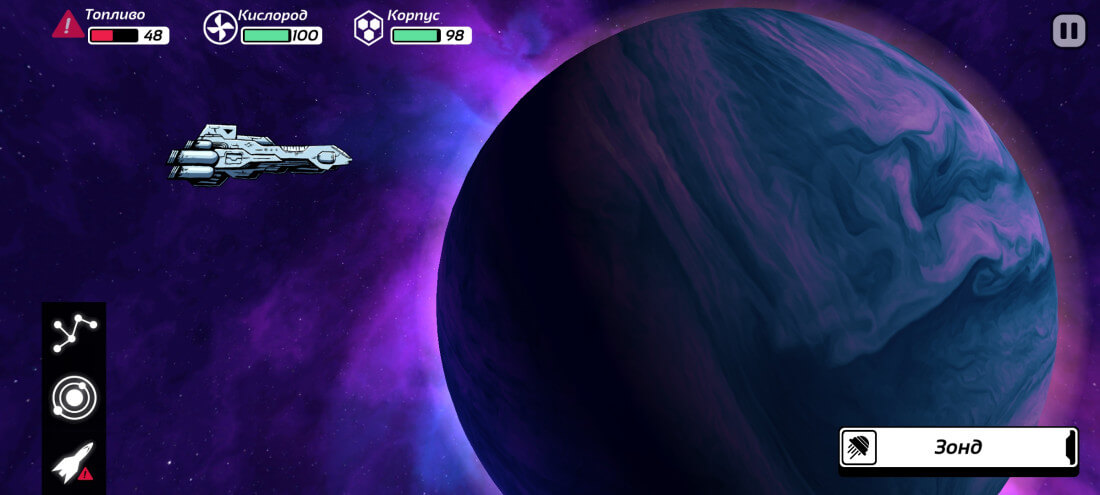The width and height of the screenshot is (1100, 495).
Task: Open the rocket ship menu
Action: pos(73,463)
